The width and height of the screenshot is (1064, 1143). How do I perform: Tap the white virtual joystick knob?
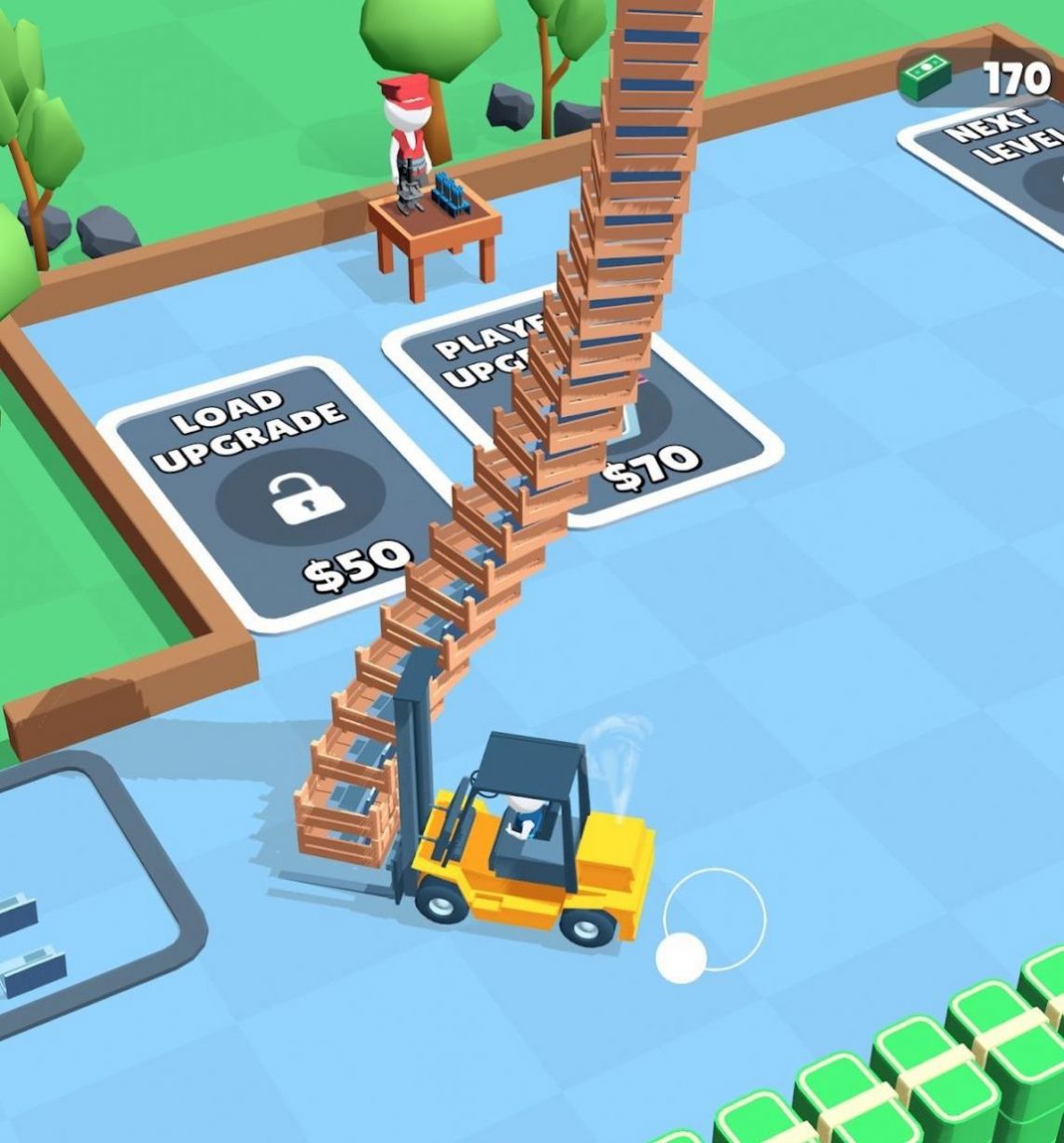tap(681, 957)
